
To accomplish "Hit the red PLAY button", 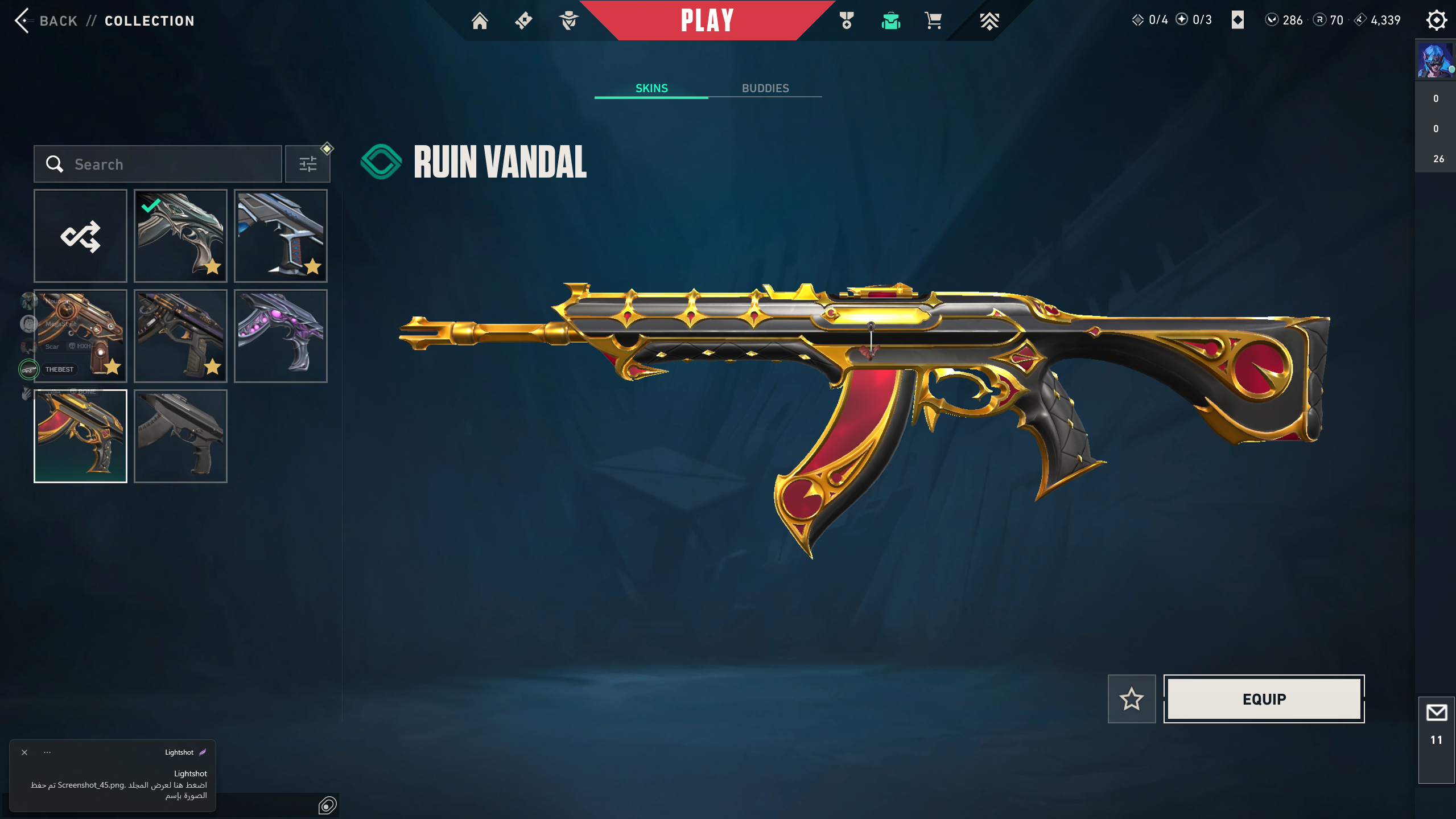I will pos(707,21).
